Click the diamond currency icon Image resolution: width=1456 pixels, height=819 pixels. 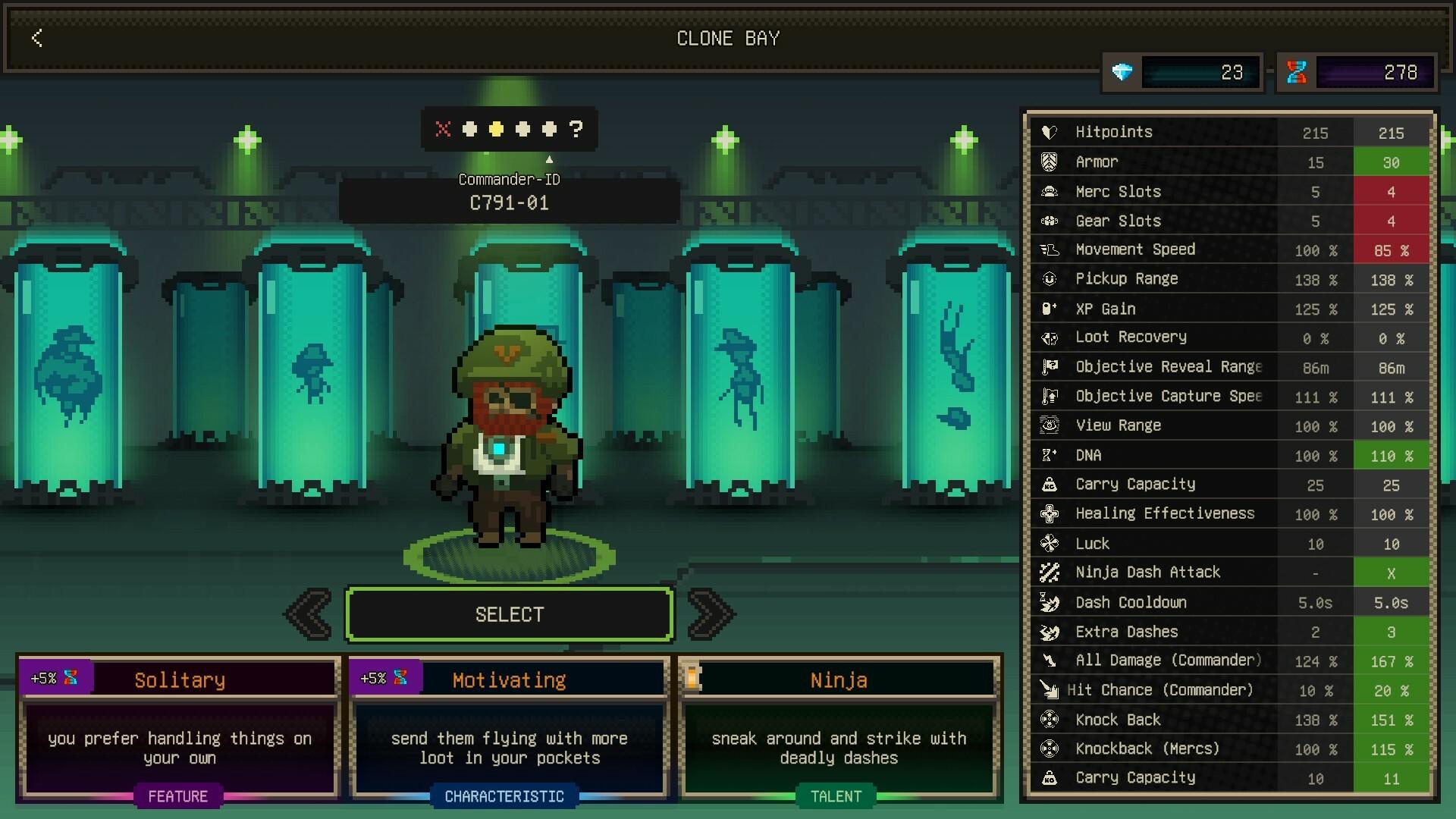[x=1122, y=72]
